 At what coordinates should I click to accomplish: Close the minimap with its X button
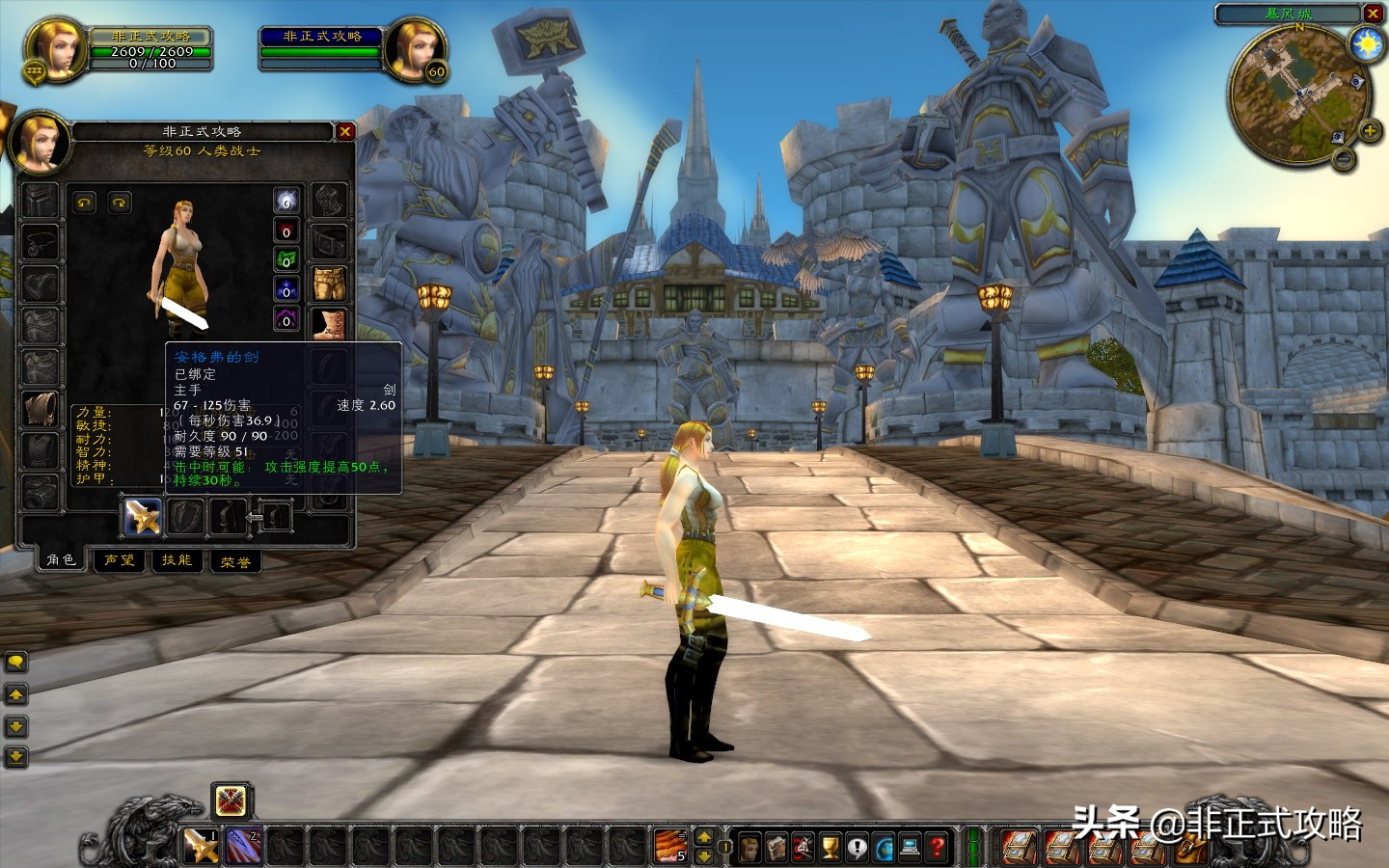click(1374, 14)
